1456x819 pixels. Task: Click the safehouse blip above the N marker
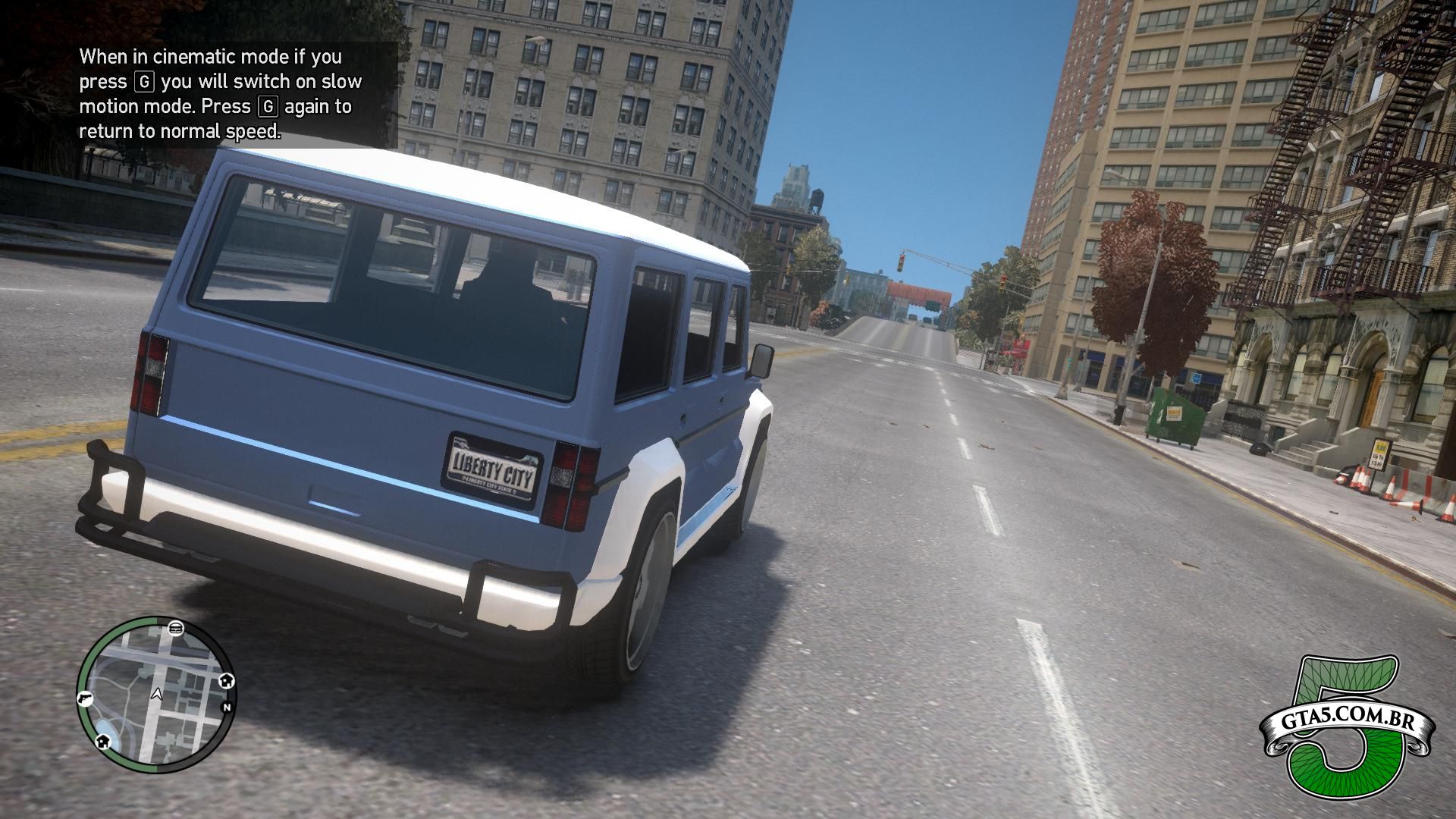coord(226,681)
